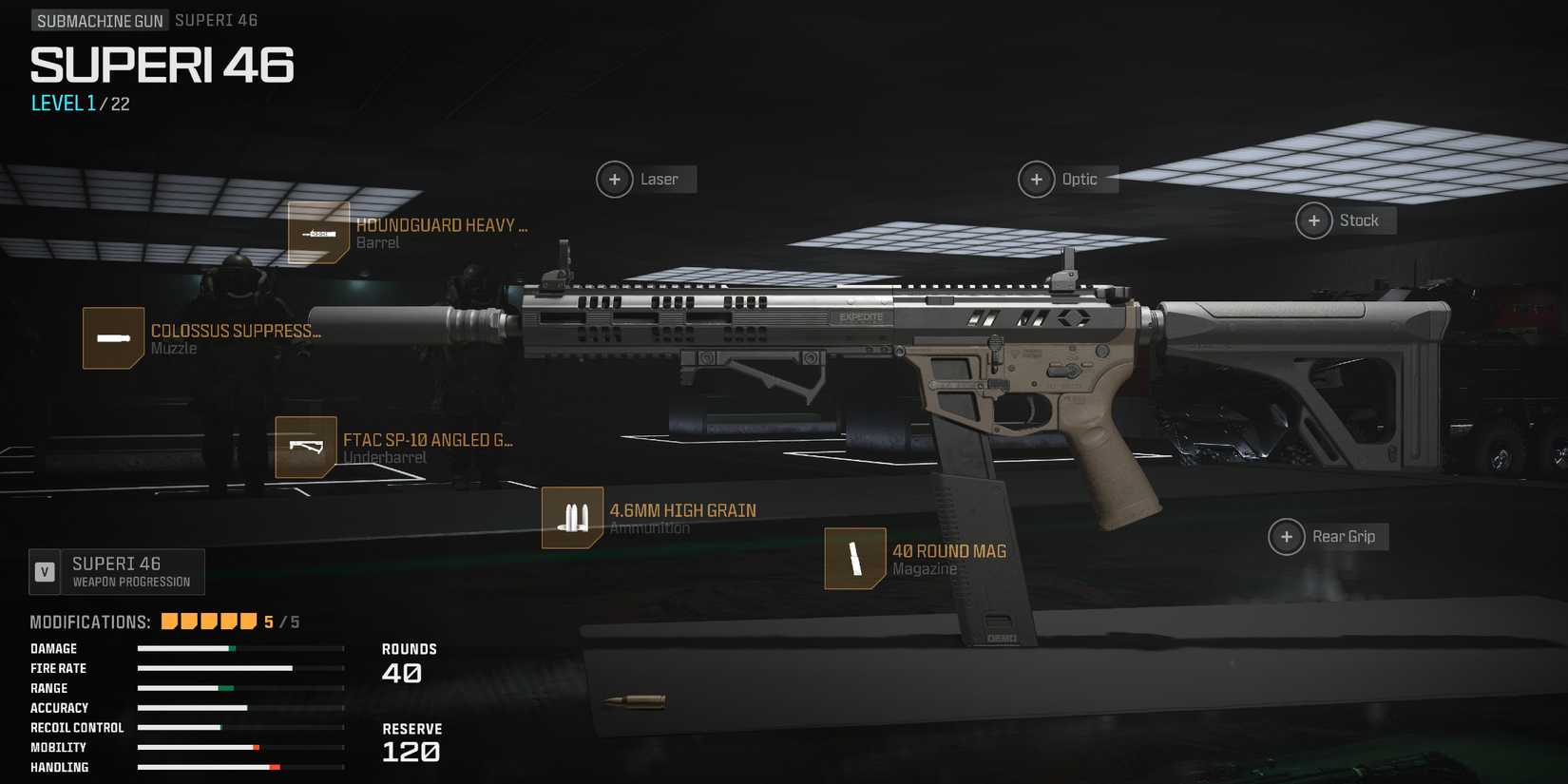Click the SUPERI 46 breadcrumb at the top
1568x784 pixels.
pyautogui.click(x=217, y=19)
